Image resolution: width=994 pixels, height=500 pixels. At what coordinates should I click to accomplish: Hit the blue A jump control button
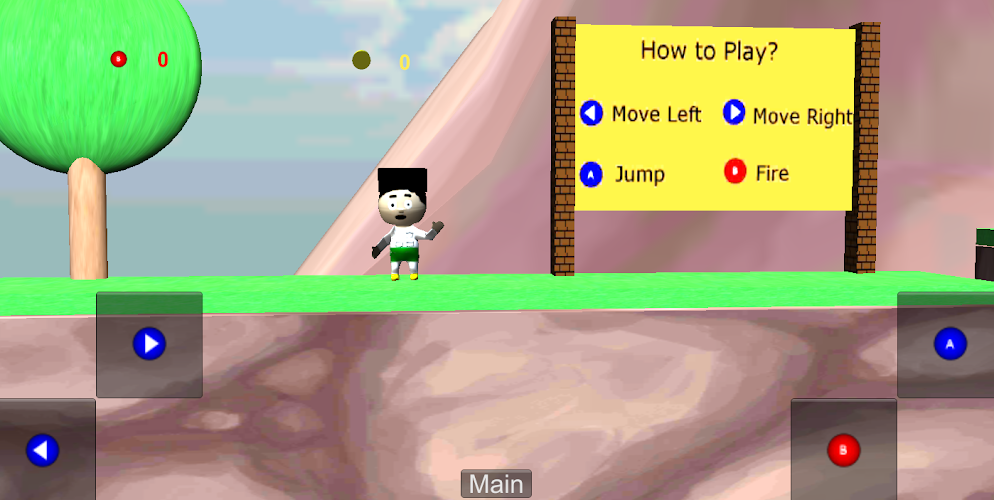pos(948,345)
